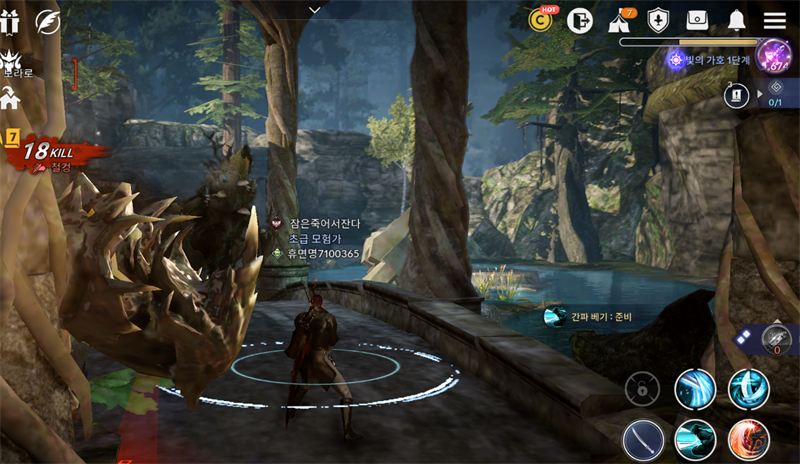
Task: Open the quest book icon
Action: (x=736, y=94)
